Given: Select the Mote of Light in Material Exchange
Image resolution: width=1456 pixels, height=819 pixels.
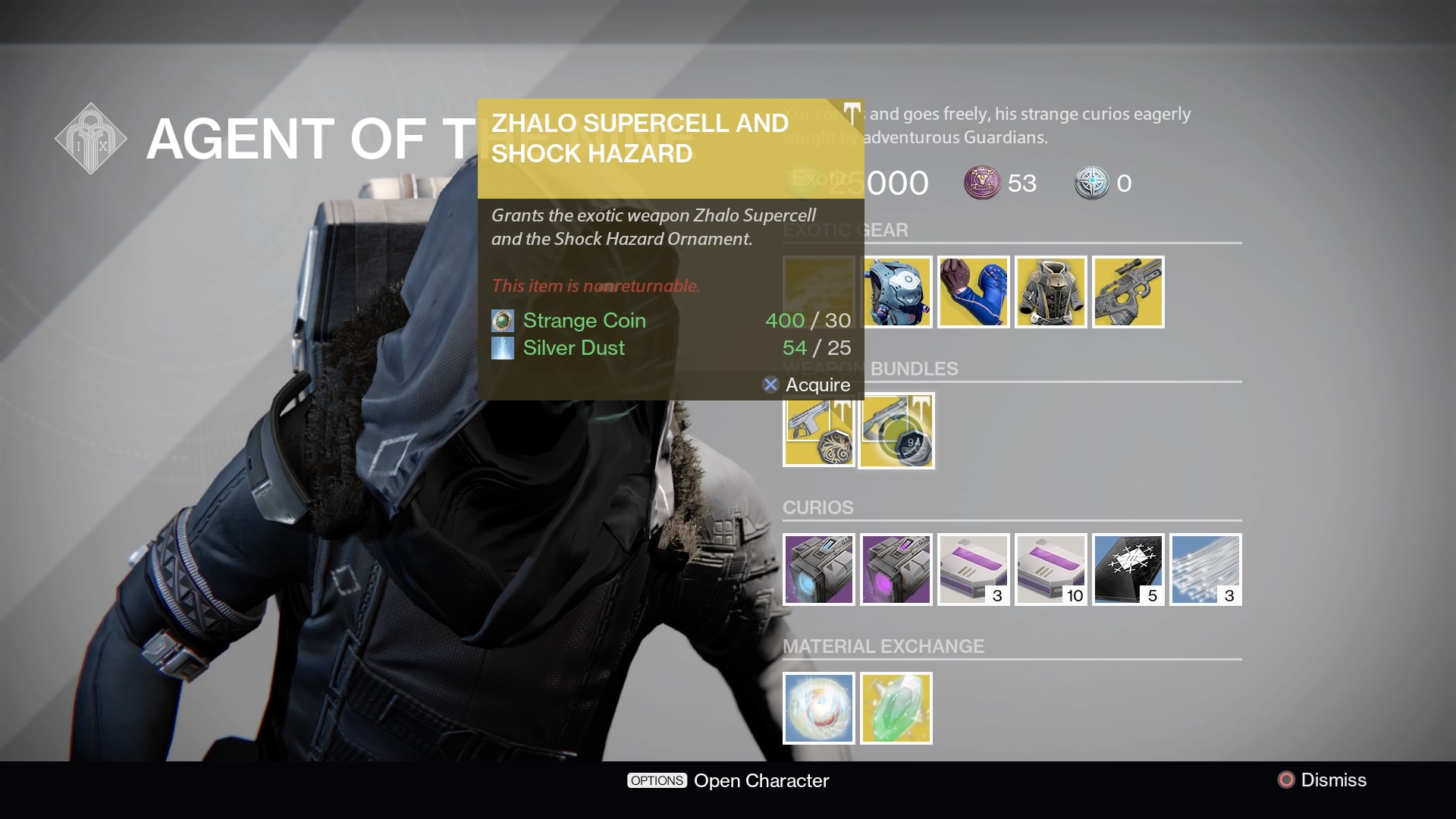Looking at the screenshot, I should (819, 708).
